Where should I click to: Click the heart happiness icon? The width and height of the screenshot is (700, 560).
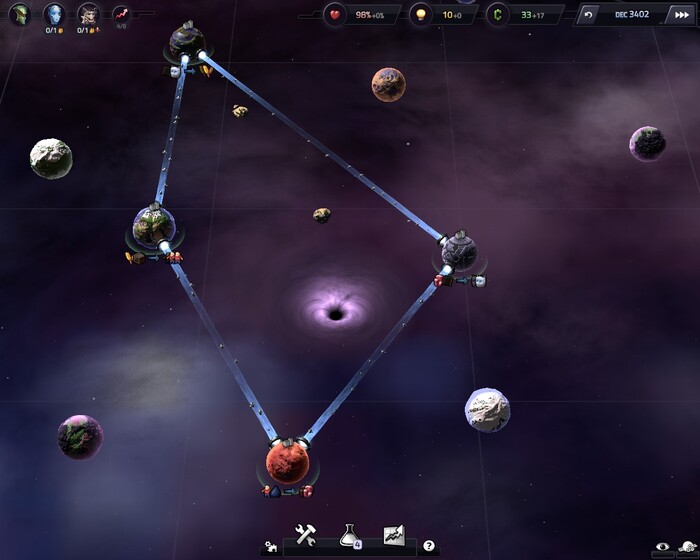coord(335,15)
